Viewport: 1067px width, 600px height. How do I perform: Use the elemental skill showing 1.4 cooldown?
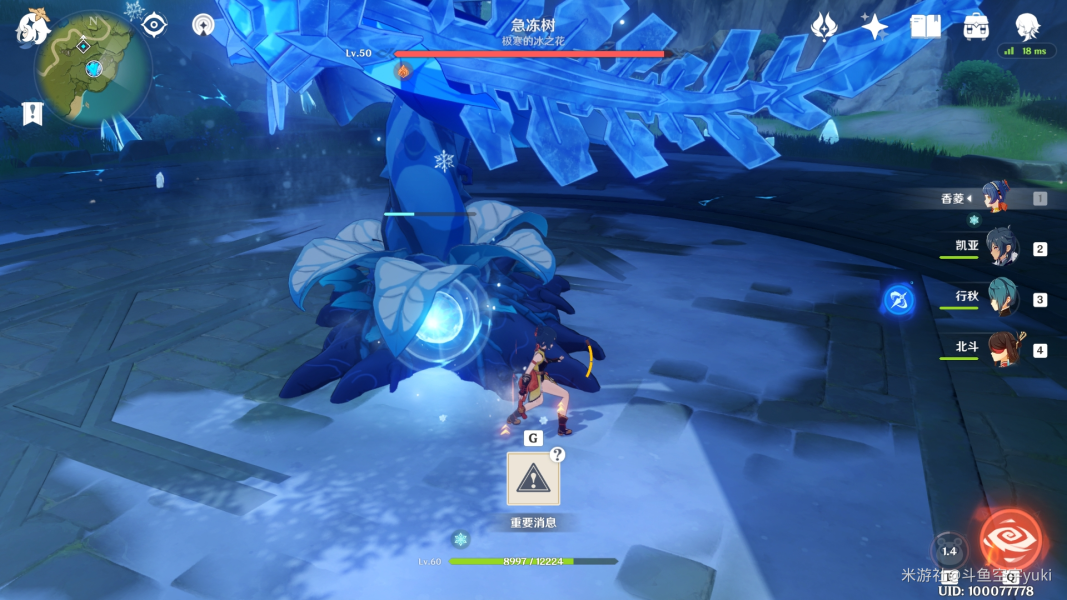pyautogui.click(x=949, y=551)
